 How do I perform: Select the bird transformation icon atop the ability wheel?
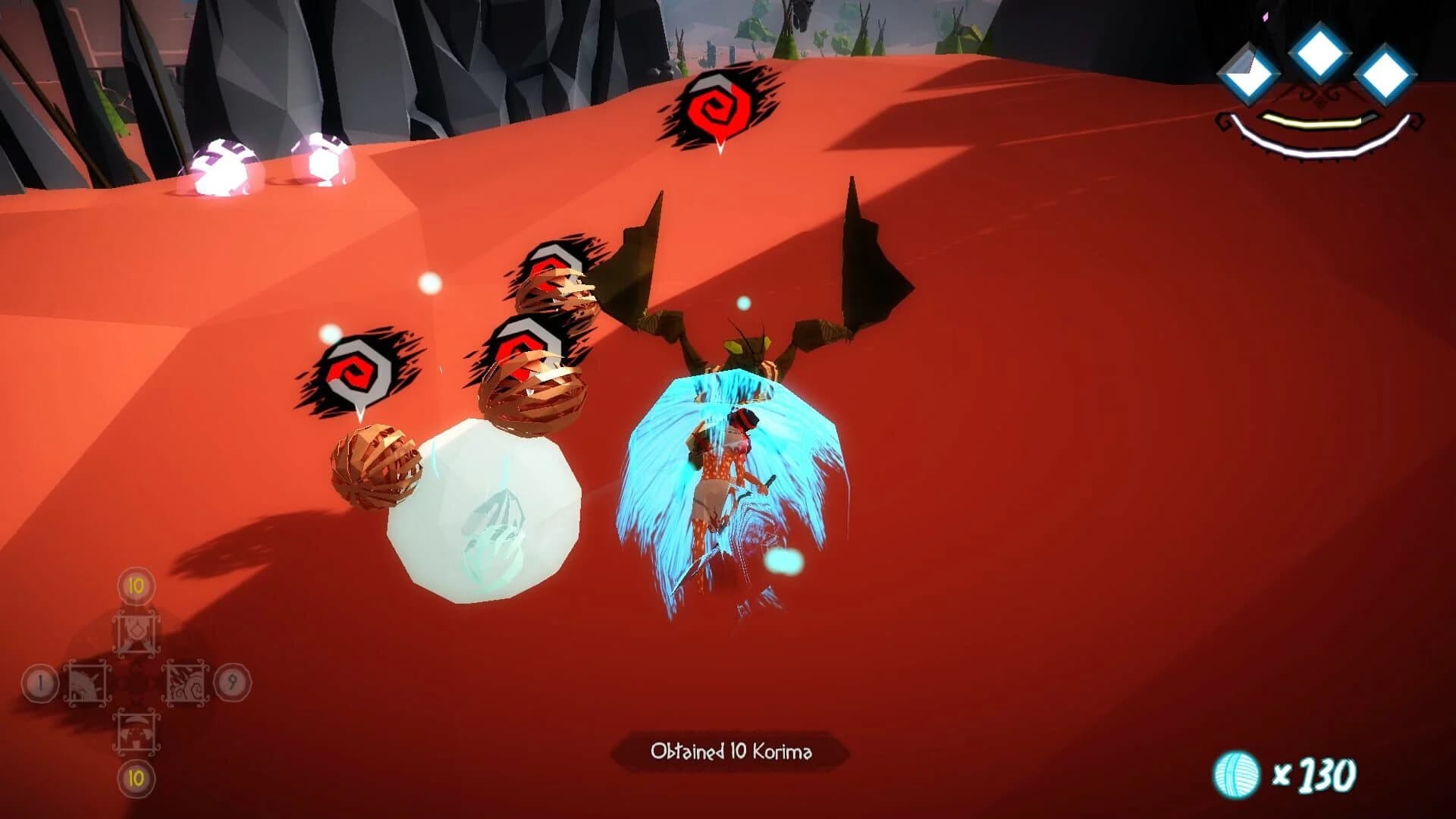(136, 632)
